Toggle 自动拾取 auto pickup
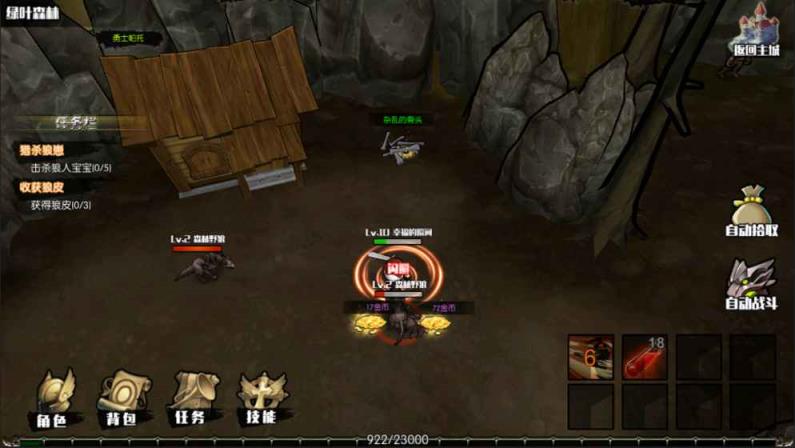This screenshot has width=795, height=448. (752, 211)
